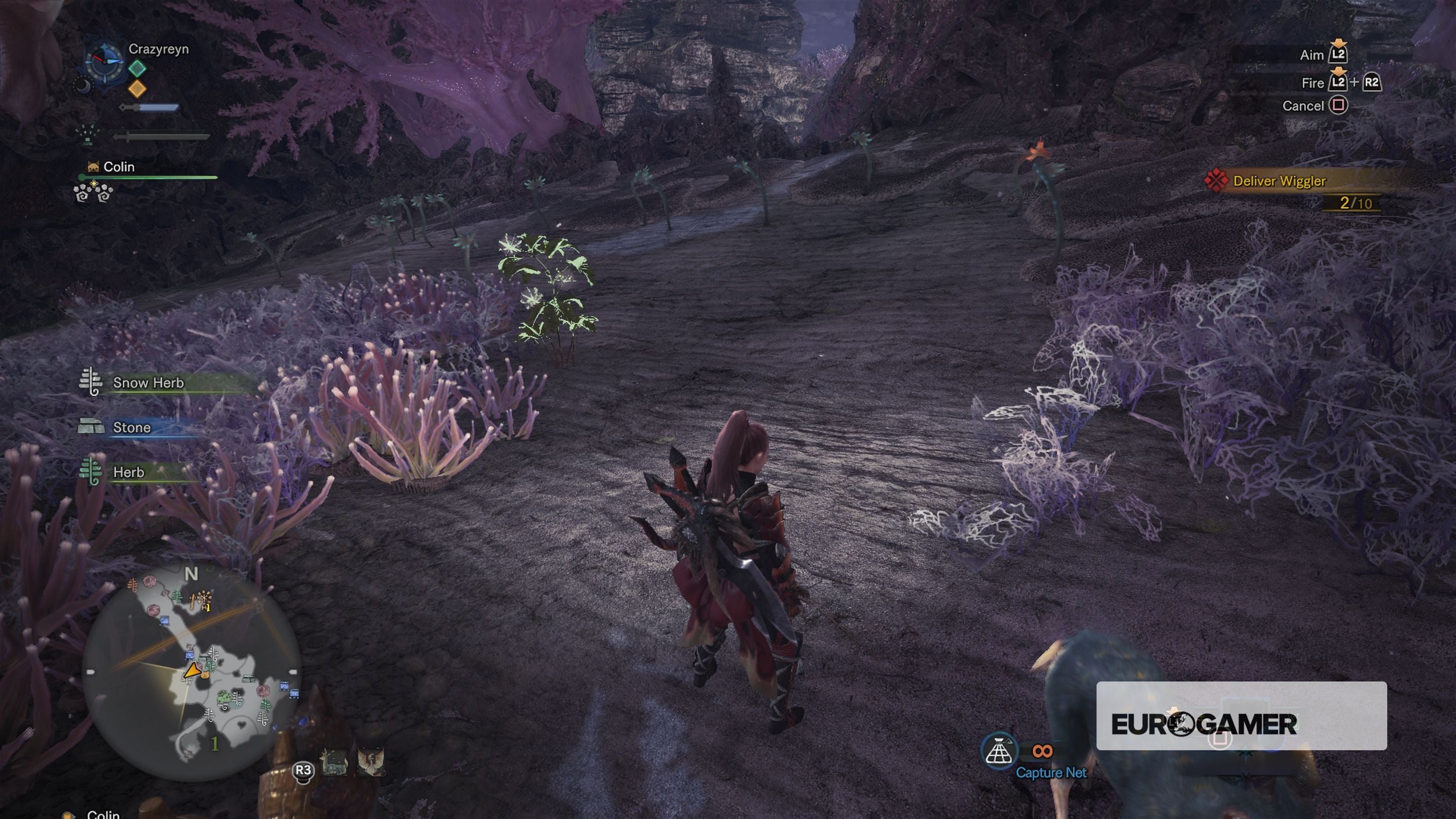This screenshot has width=1456, height=819.
Task: Select the Fire L2+R2 prompt entry
Action: click(x=1340, y=82)
